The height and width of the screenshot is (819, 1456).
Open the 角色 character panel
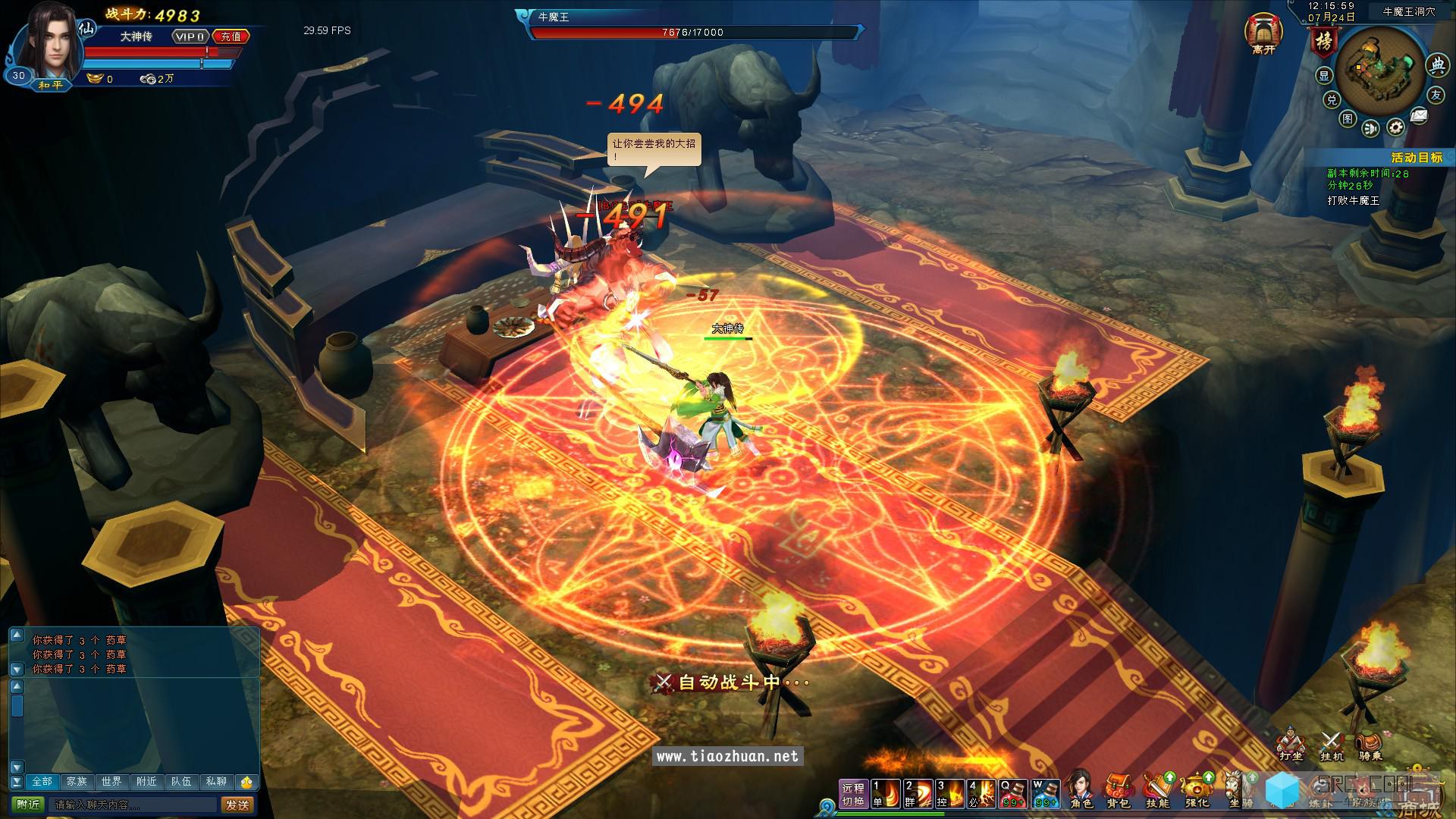(x=1081, y=790)
